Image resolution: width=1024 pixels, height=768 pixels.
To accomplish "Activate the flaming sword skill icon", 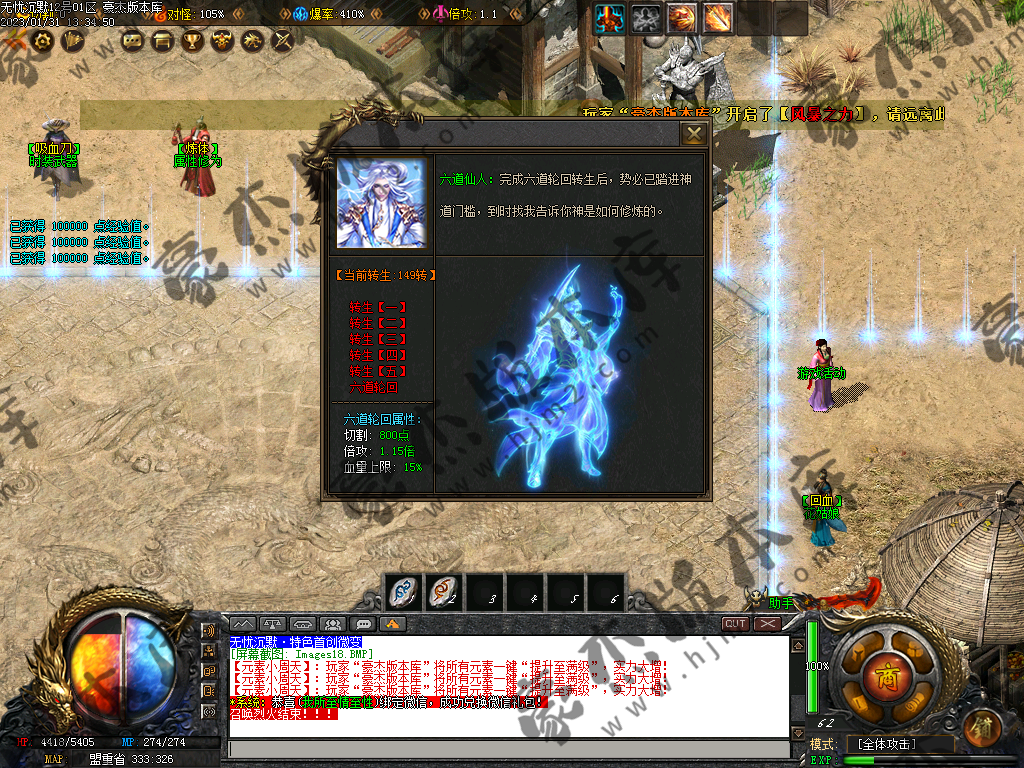I will pyautogui.click(x=717, y=18).
